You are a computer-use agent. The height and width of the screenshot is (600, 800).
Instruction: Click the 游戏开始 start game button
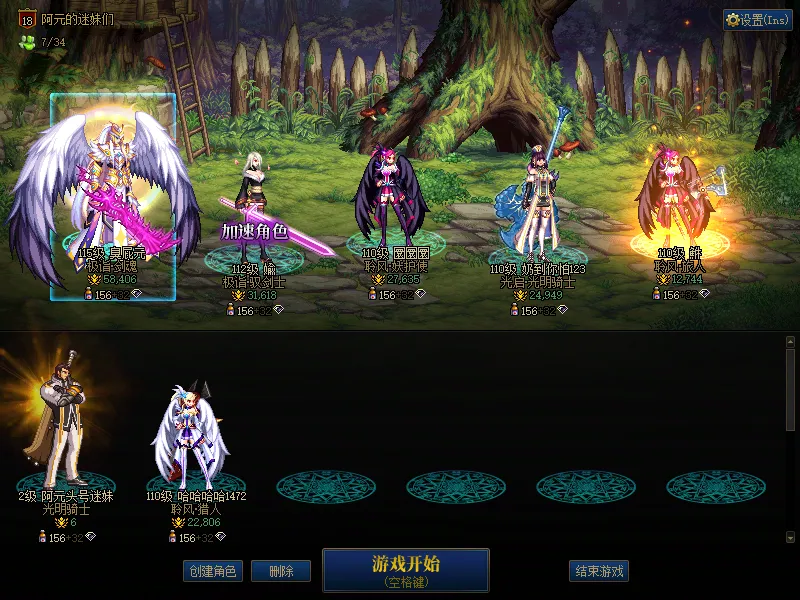[405, 569]
